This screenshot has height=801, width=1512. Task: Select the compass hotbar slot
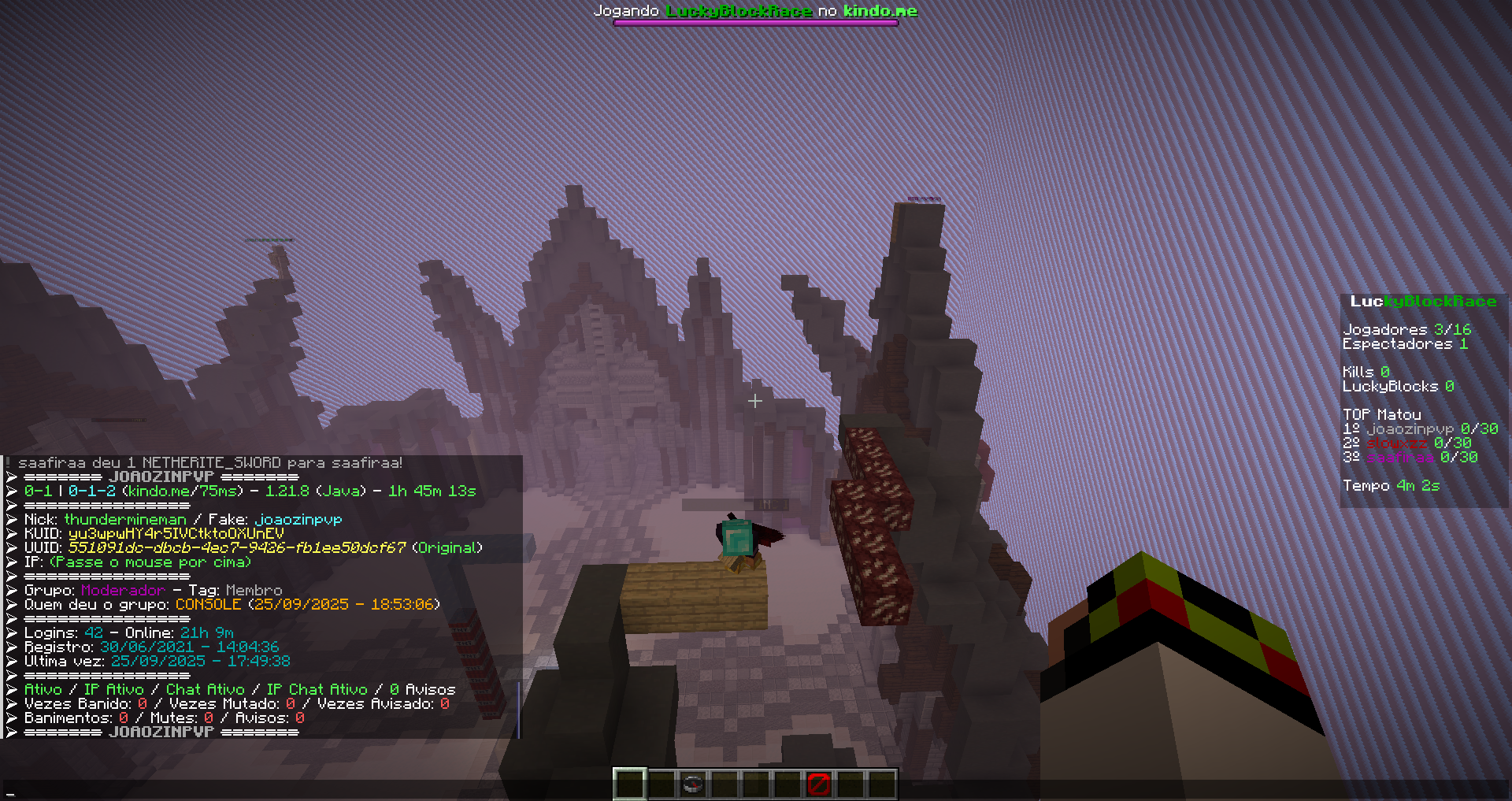pyautogui.click(x=692, y=784)
